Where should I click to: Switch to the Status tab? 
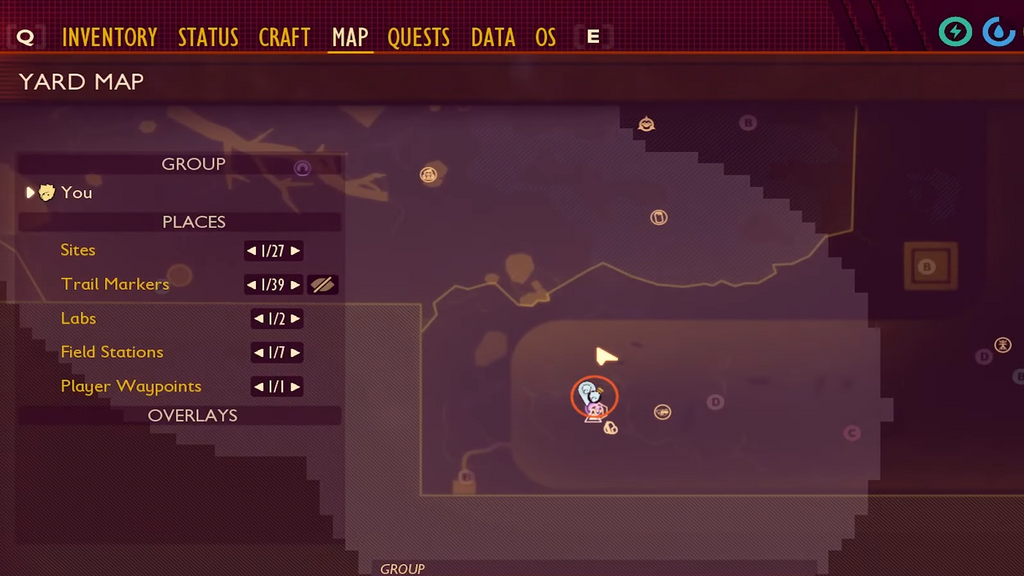coord(208,38)
